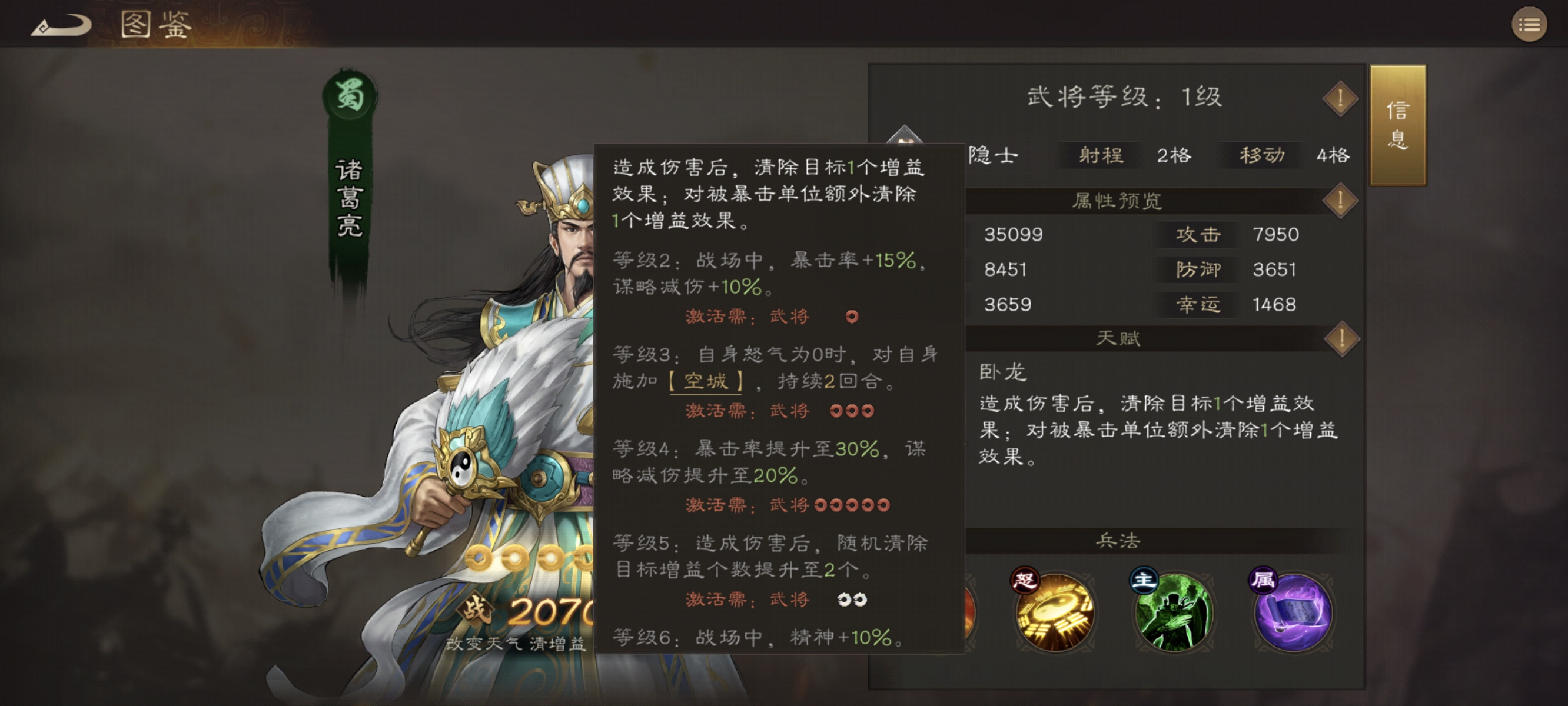This screenshot has height=706, width=1568.
Task: Click the 图鉴 title in the top bar
Action: coord(156,24)
